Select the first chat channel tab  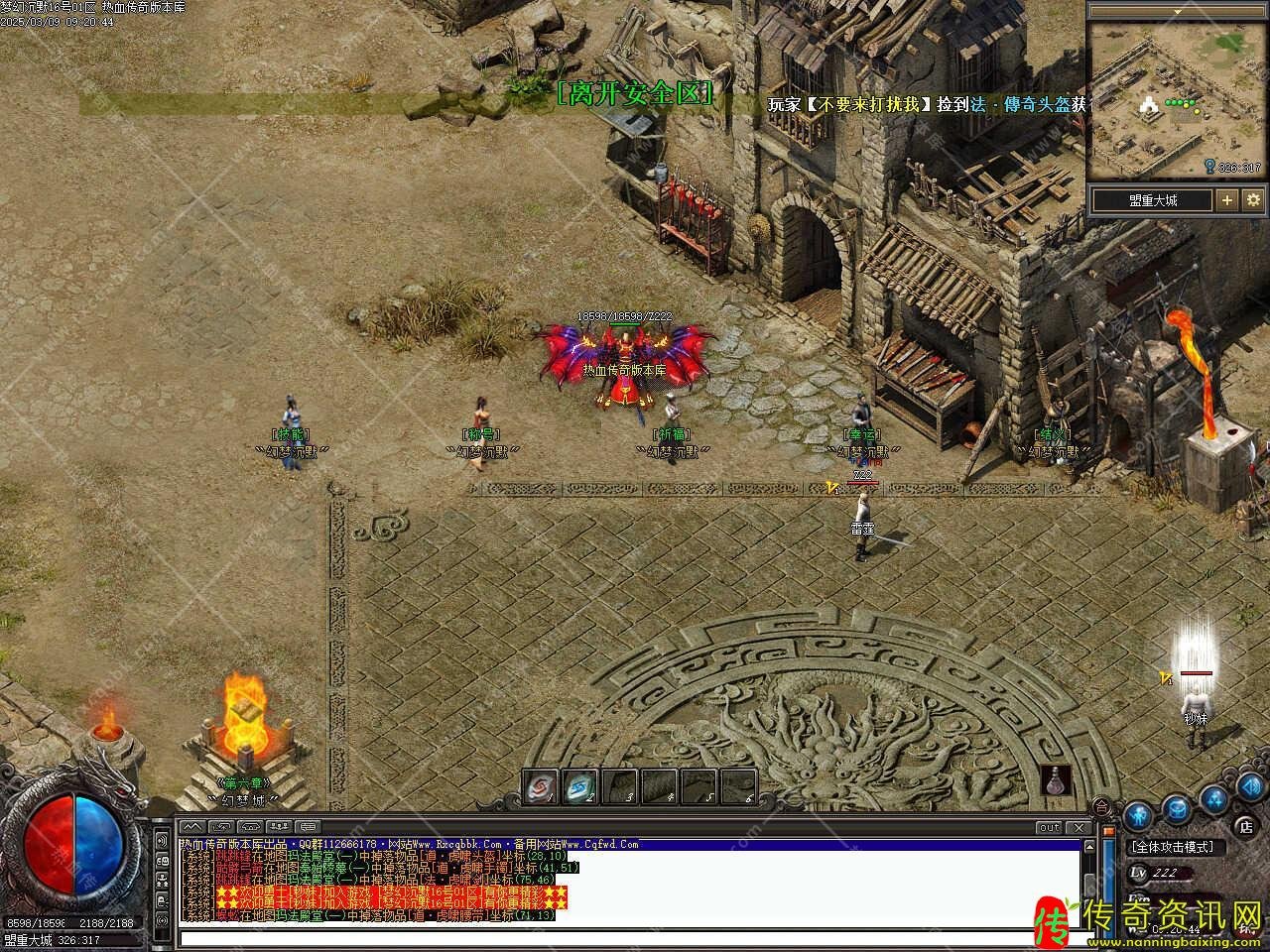193,827
